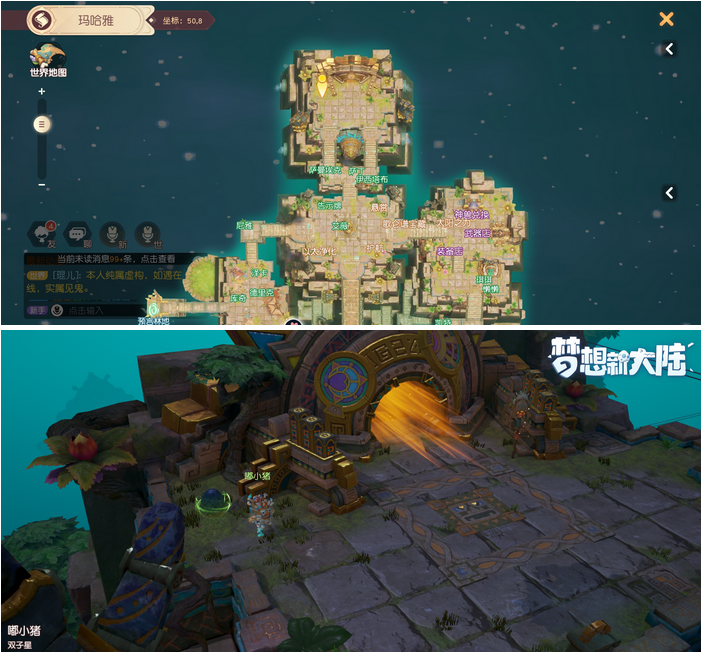
Task: Select the 神兽兑换 map marker
Action: tap(471, 215)
